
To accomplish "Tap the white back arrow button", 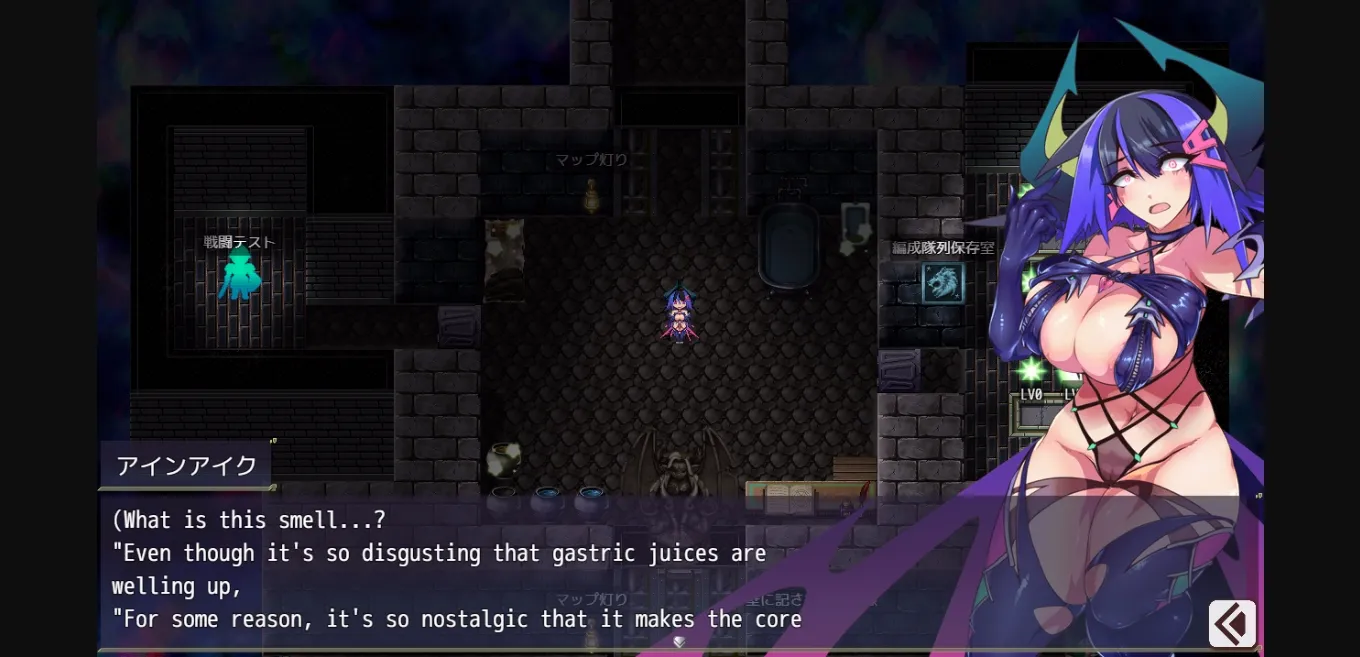I will coord(1232,624).
